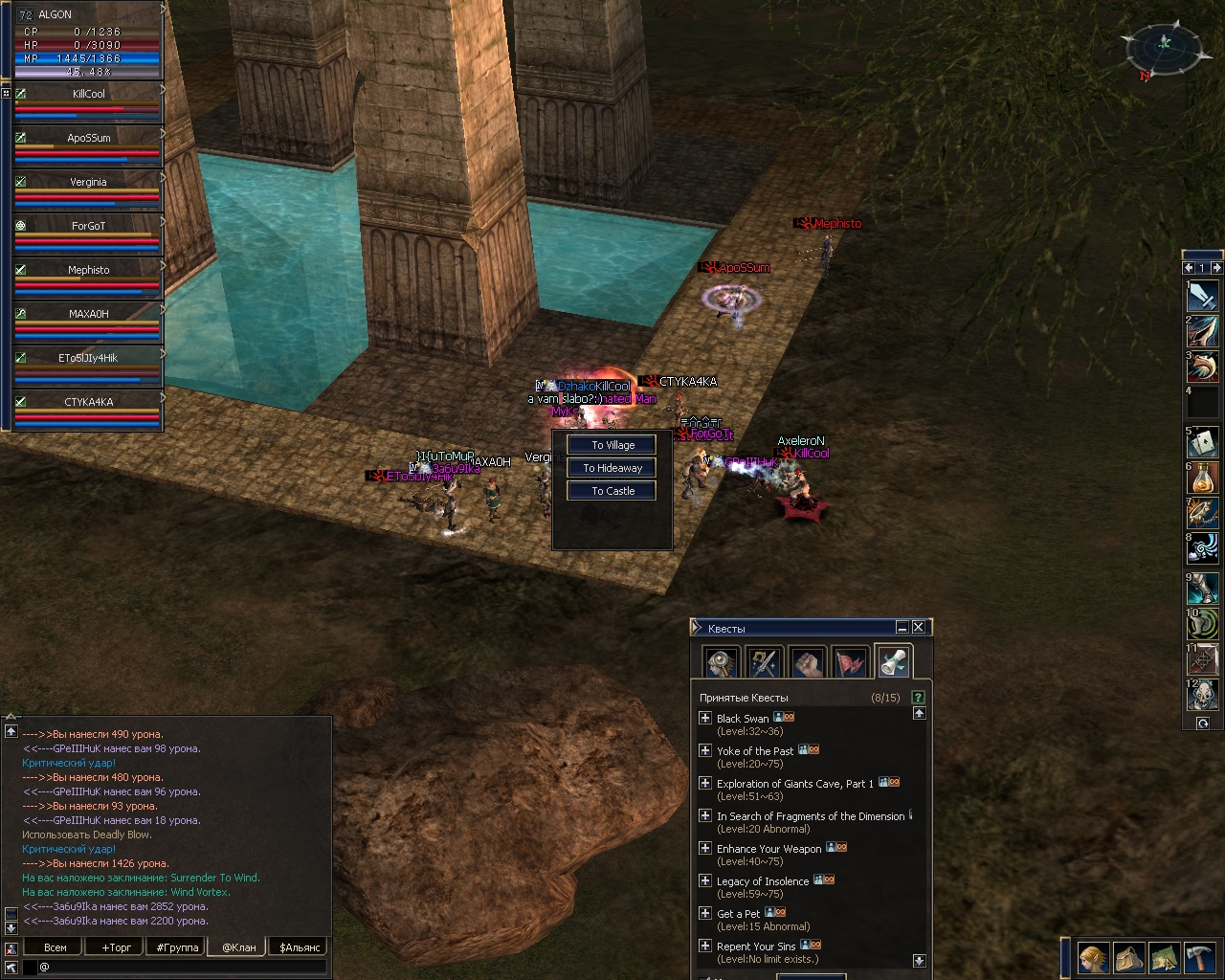The image size is (1225, 980).
Task: Close the quests window
Action: 919,627
